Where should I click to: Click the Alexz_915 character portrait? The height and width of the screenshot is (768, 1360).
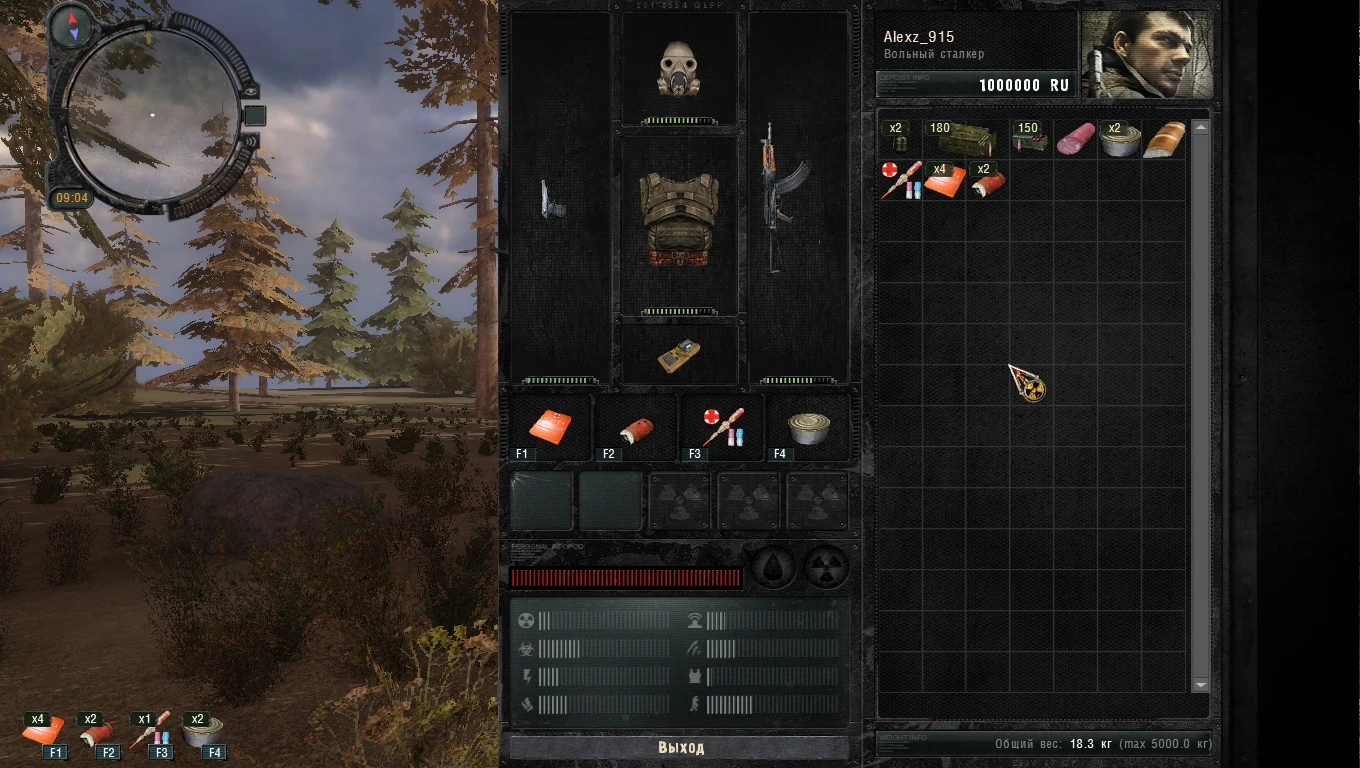[x=1146, y=50]
